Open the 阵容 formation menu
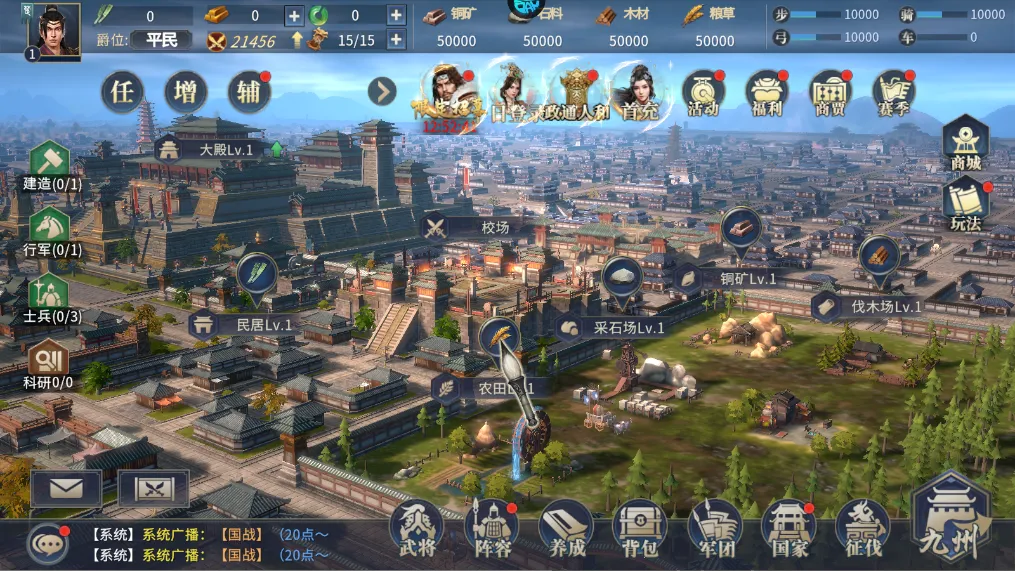 [x=491, y=526]
